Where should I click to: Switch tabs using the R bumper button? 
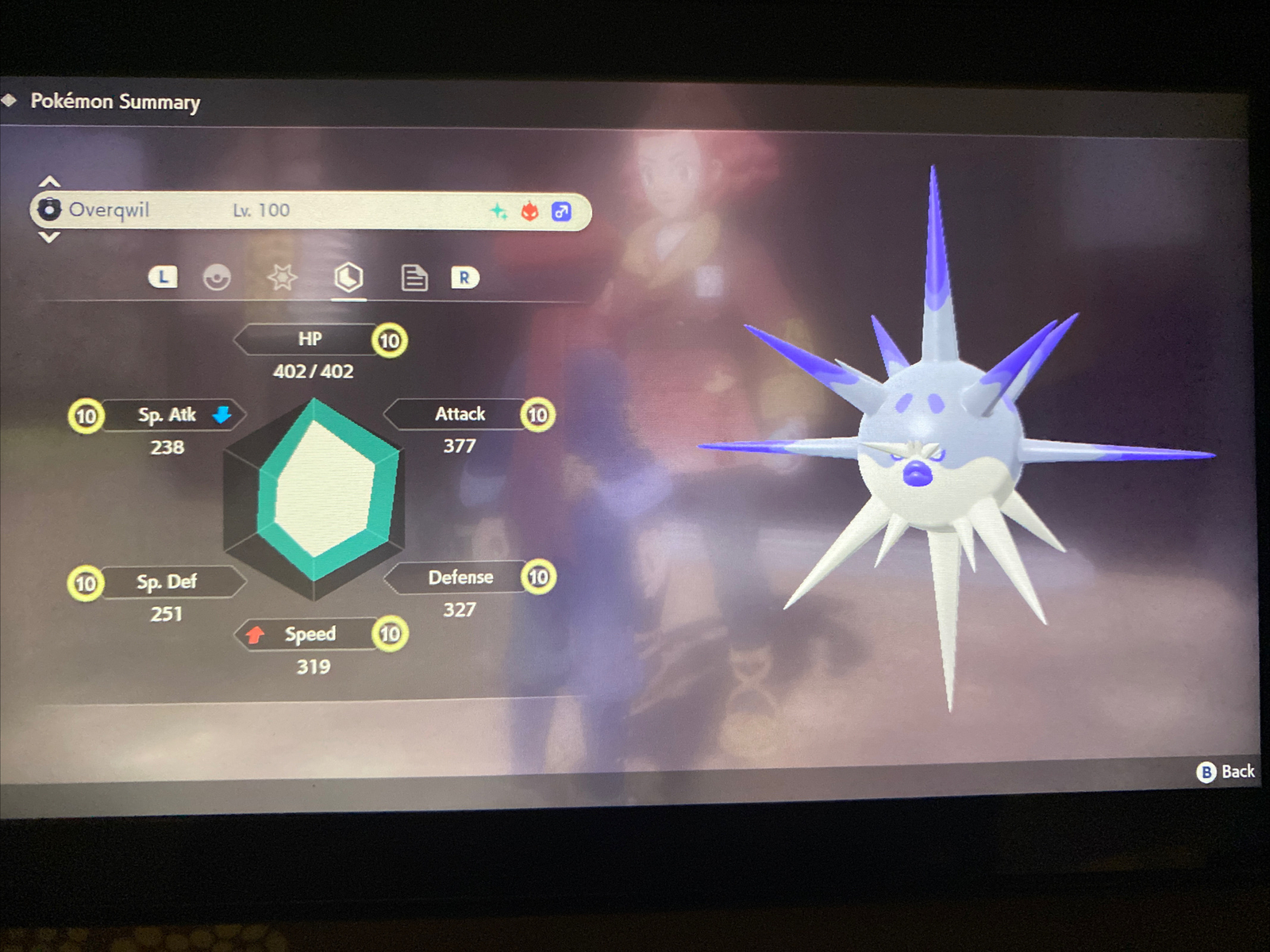pos(466,278)
